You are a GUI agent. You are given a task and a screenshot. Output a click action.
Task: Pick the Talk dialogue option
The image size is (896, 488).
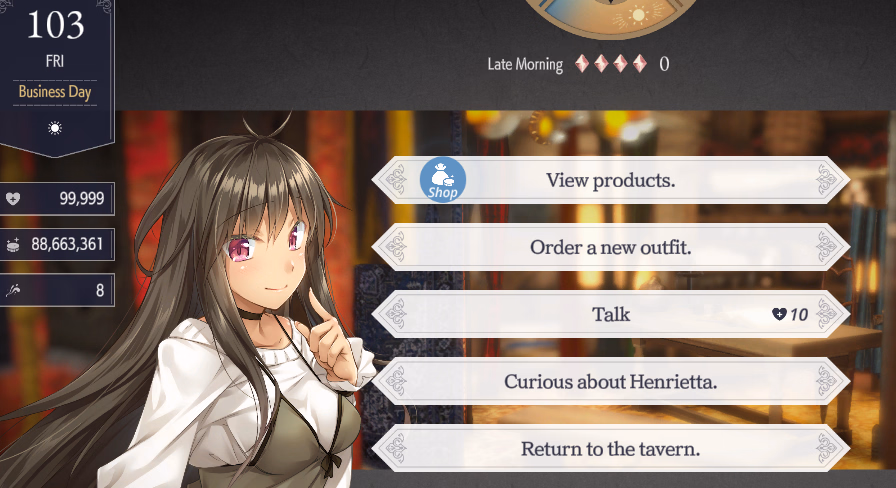(610, 314)
